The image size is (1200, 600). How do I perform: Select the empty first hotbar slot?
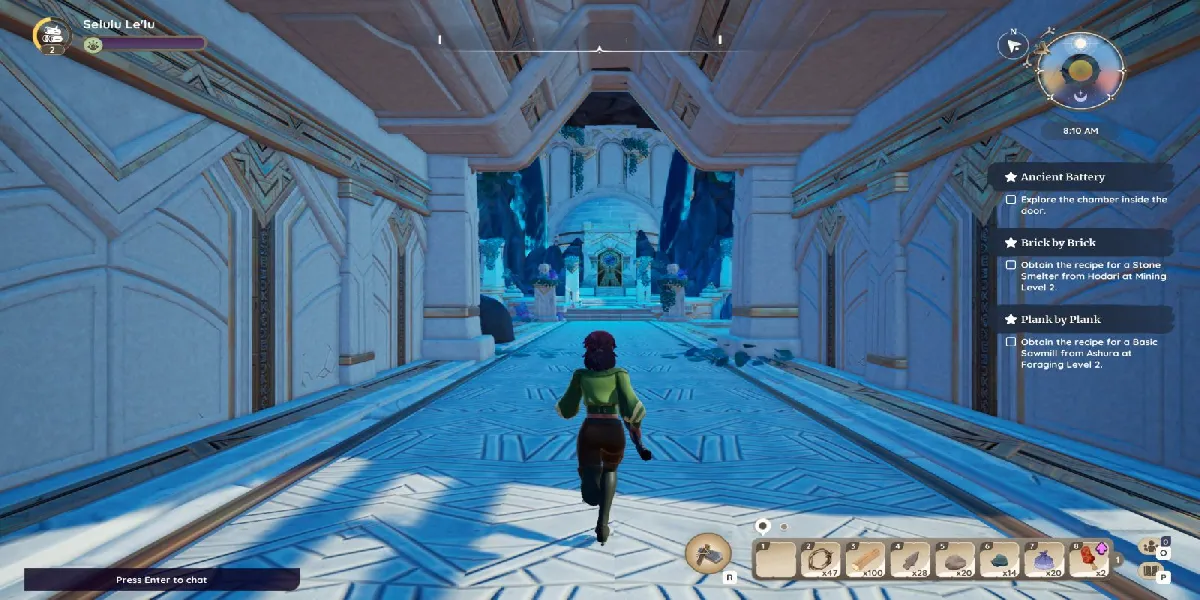point(777,559)
